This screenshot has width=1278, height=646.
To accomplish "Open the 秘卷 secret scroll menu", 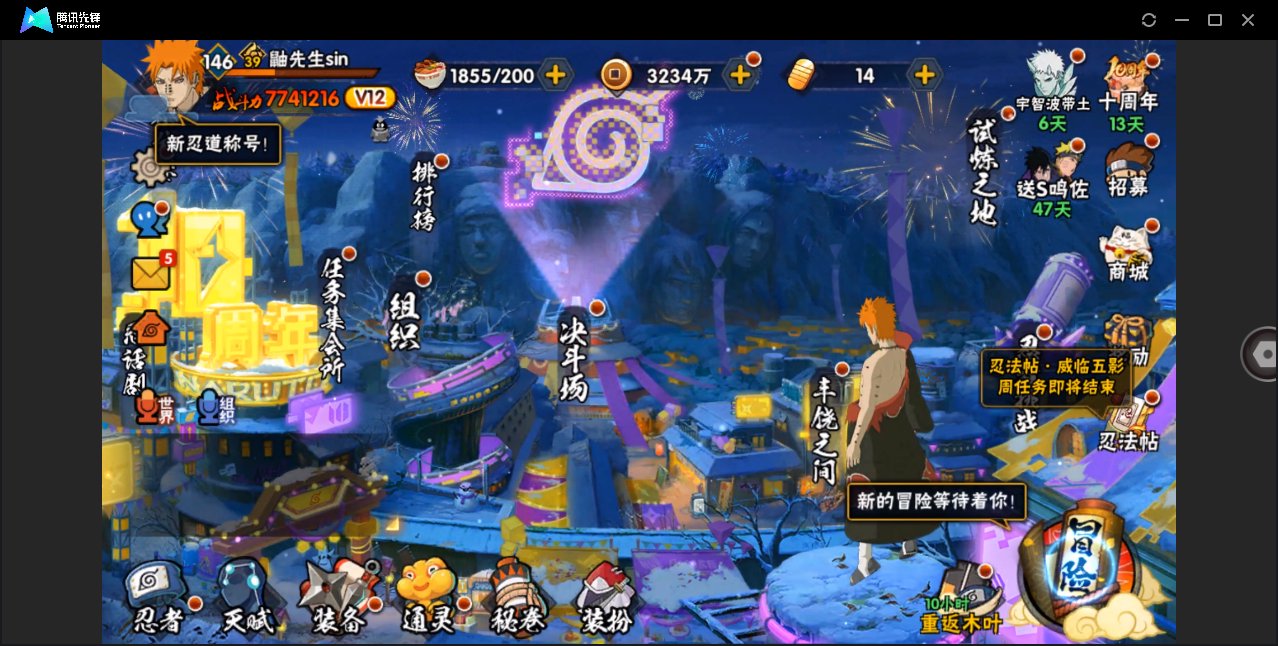I will click(517, 598).
